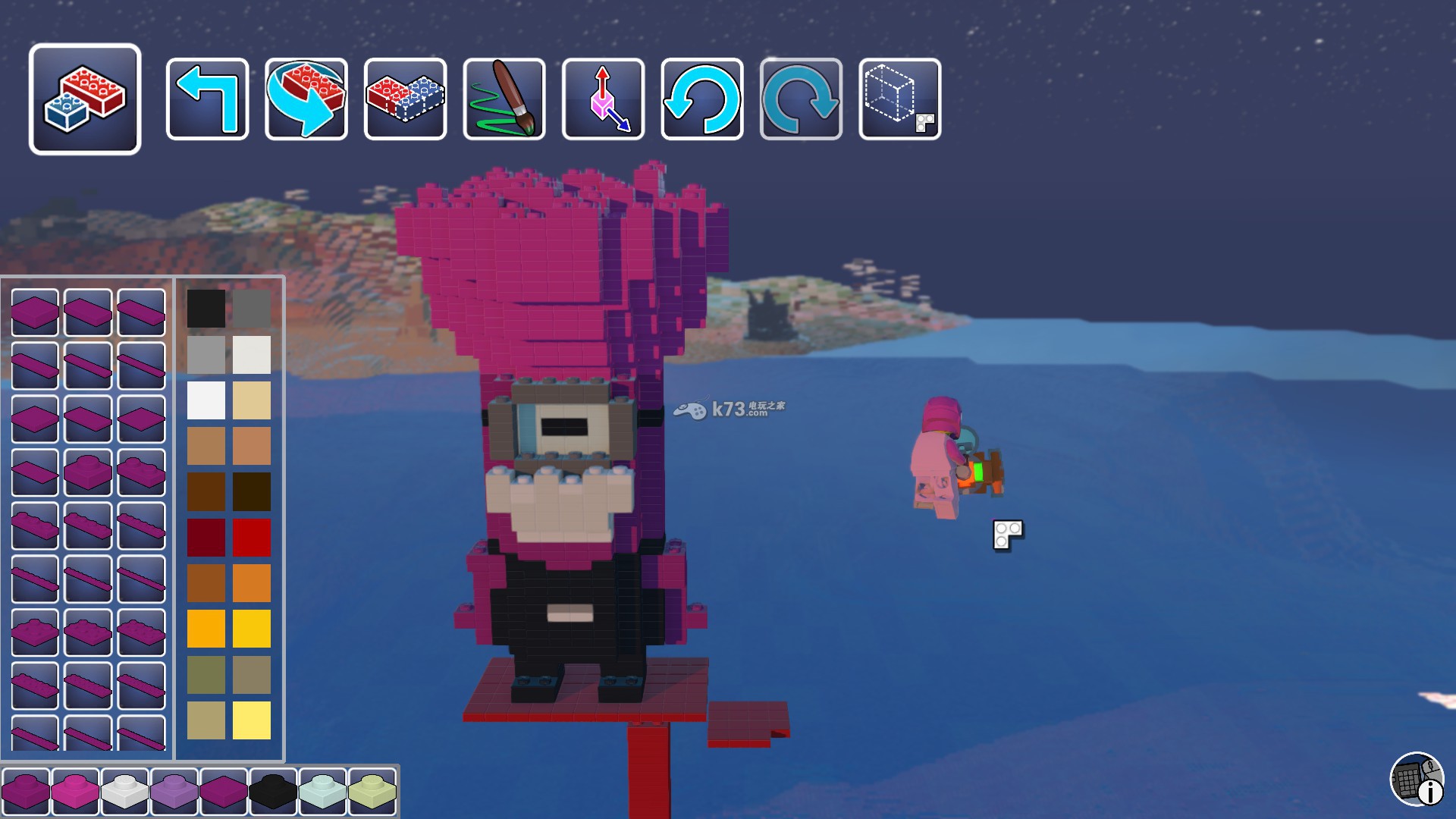Select the white brick in bottom hotbar
Viewport: 1456px width, 819px height.
click(x=124, y=791)
